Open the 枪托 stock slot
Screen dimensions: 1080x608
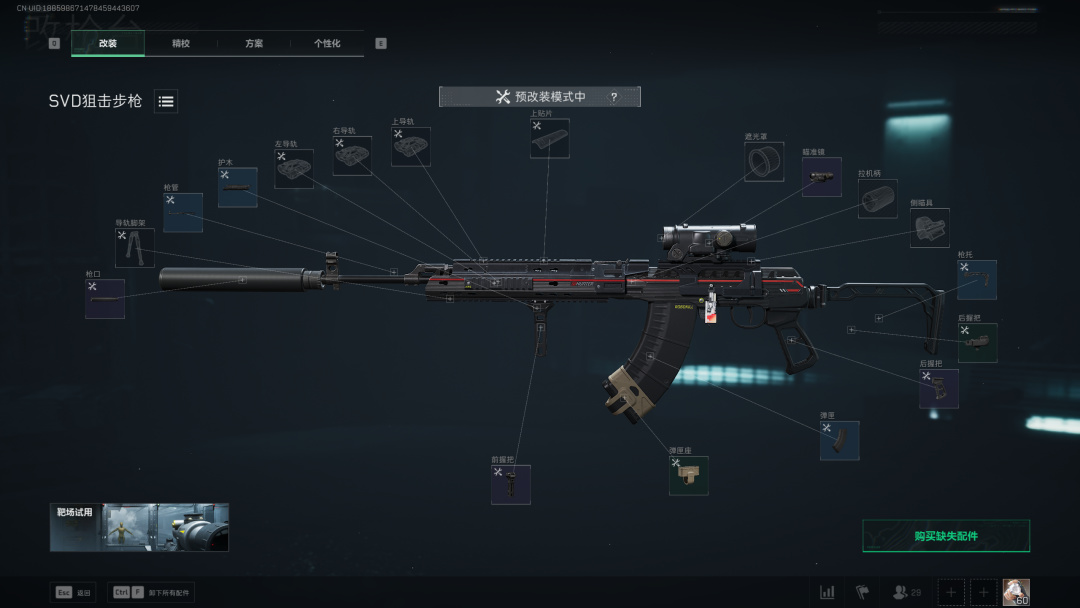[x=977, y=280]
